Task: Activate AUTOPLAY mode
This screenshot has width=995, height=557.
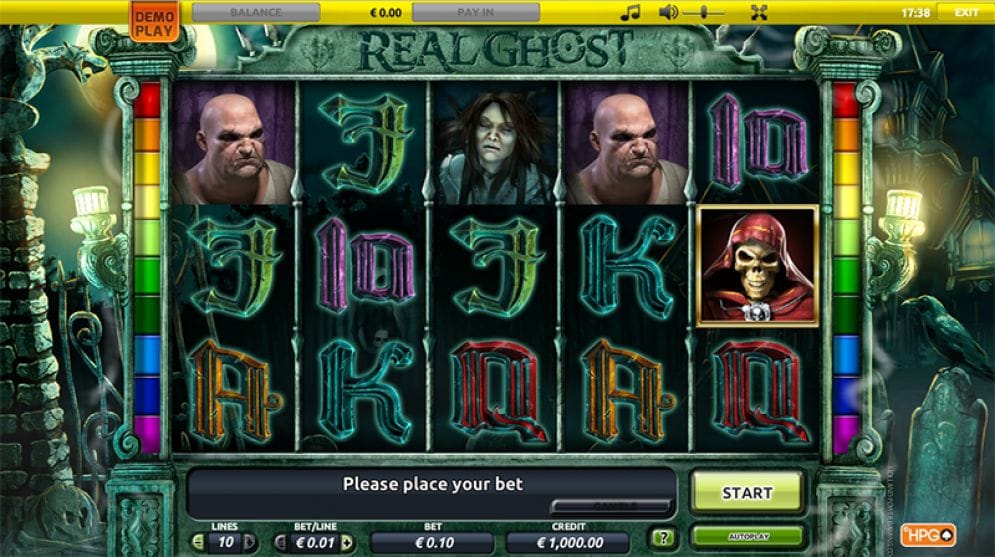Action: (x=747, y=537)
